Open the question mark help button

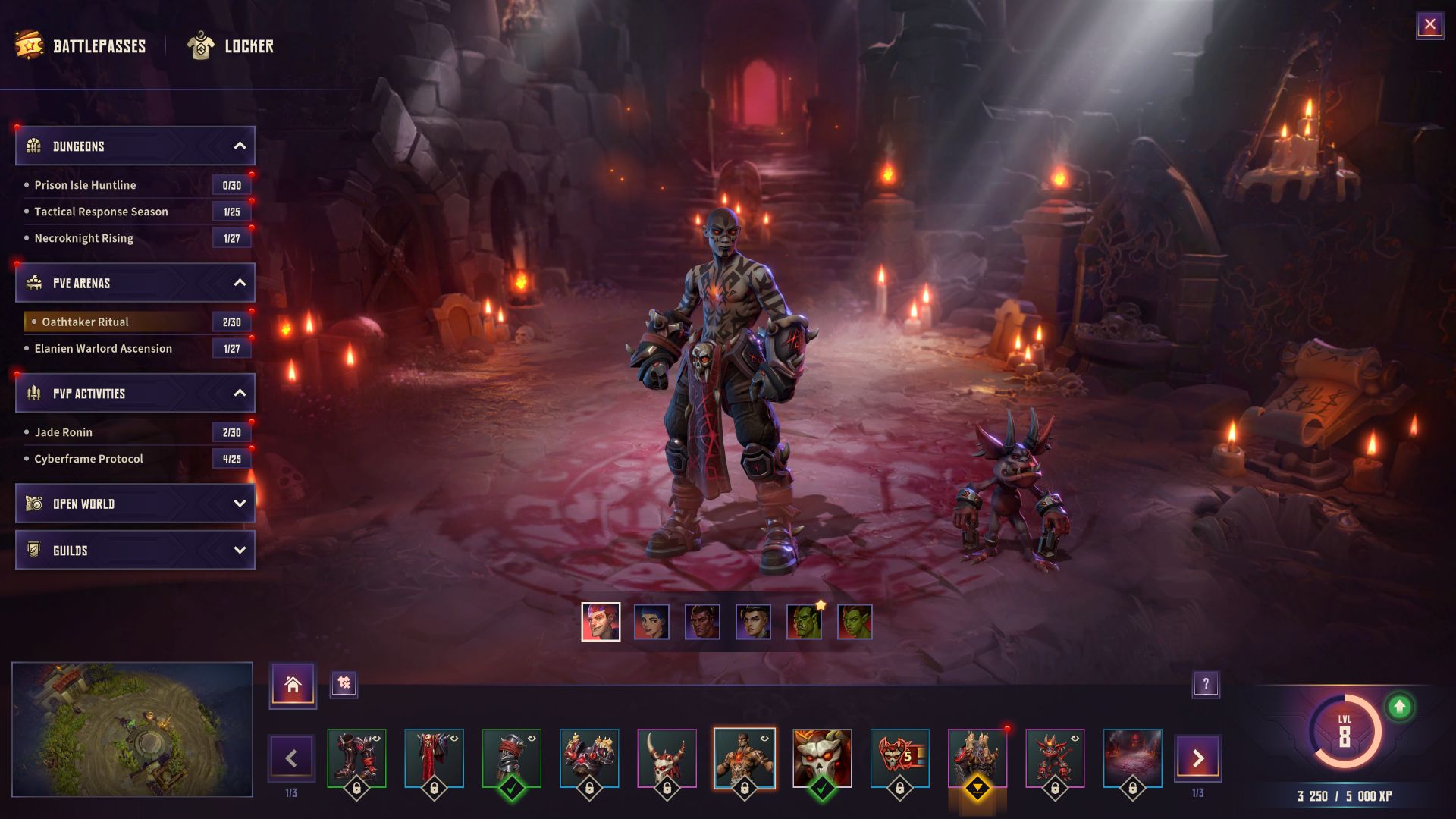1206,685
